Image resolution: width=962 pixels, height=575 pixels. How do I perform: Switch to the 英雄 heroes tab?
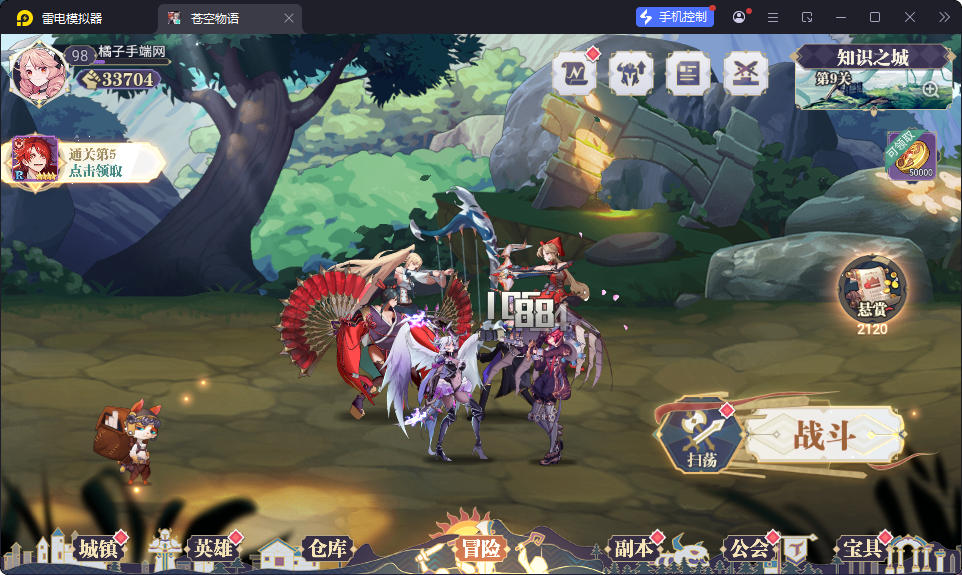pos(213,548)
